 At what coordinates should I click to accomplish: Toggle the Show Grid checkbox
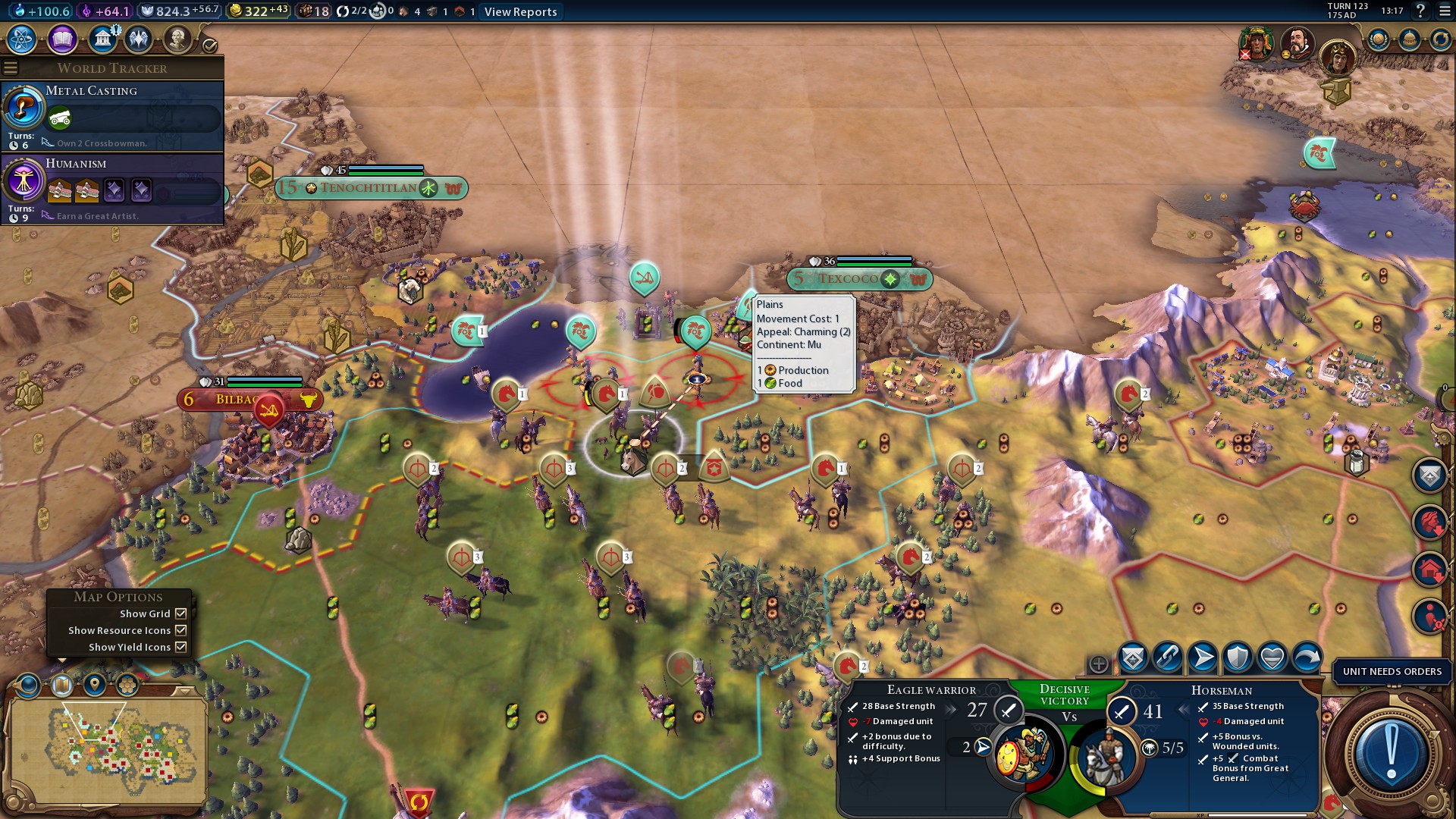180,613
